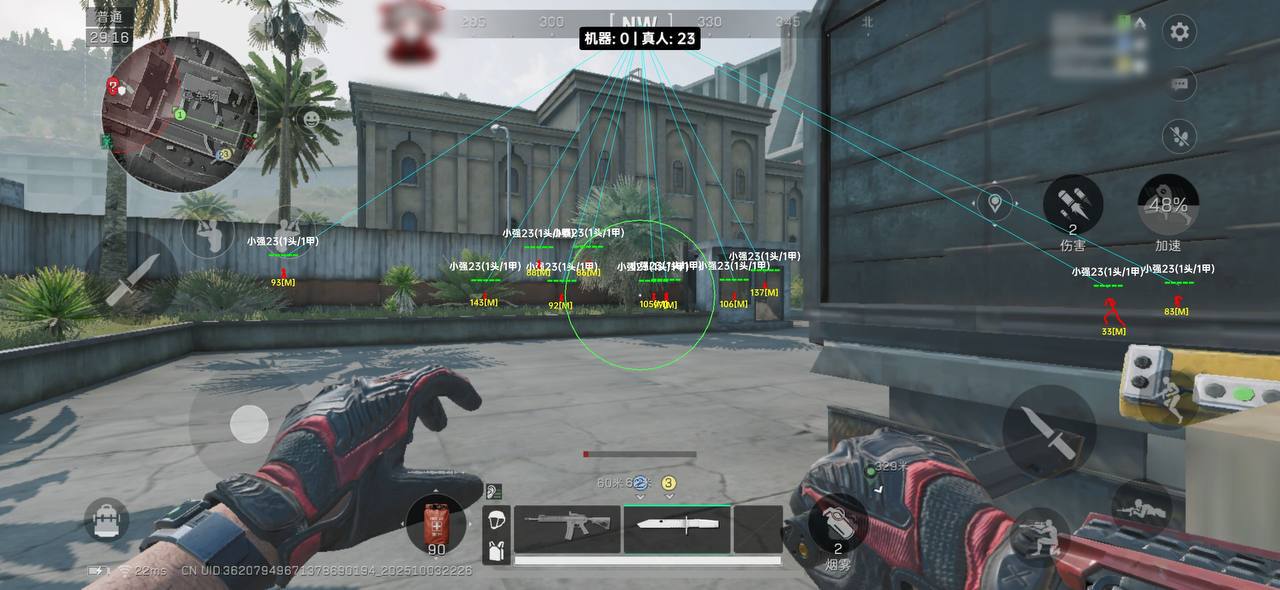1280x590 pixels.
Task: Open the chat speech-bubble button
Action: coord(1180,84)
